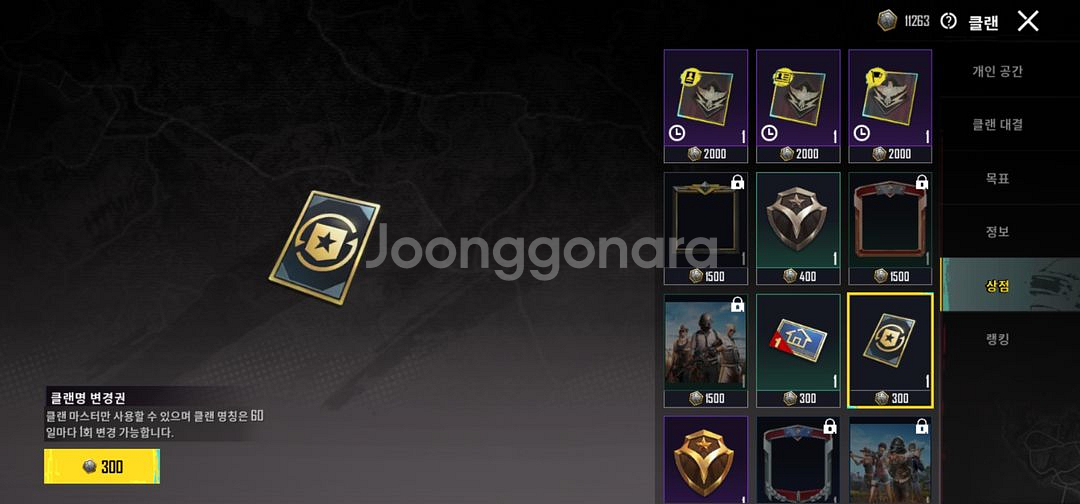Select the 상점 tab
The width and height of the screenshot is (1080, 504).
997,285
